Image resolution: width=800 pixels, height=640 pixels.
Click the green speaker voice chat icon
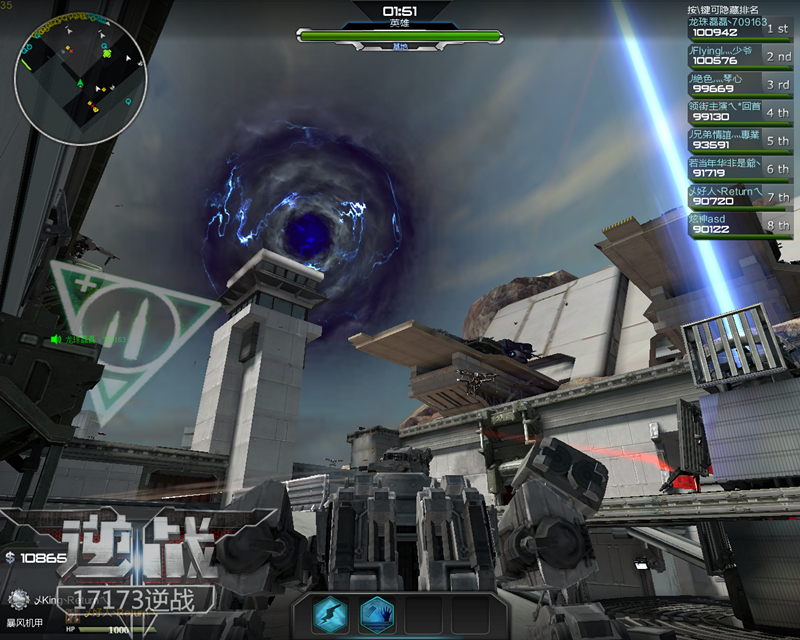pos(56,340)
